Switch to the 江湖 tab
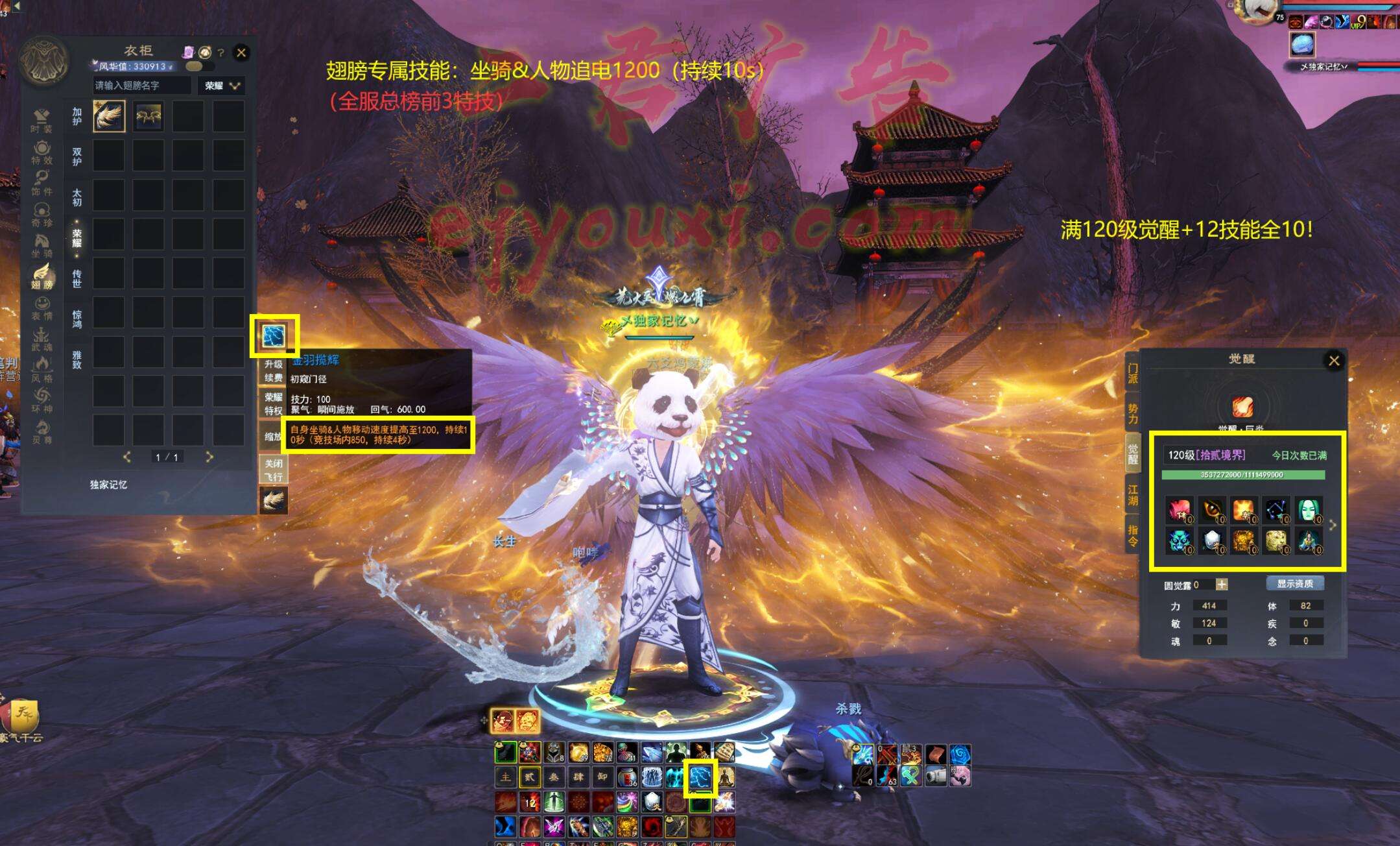 1132,494
